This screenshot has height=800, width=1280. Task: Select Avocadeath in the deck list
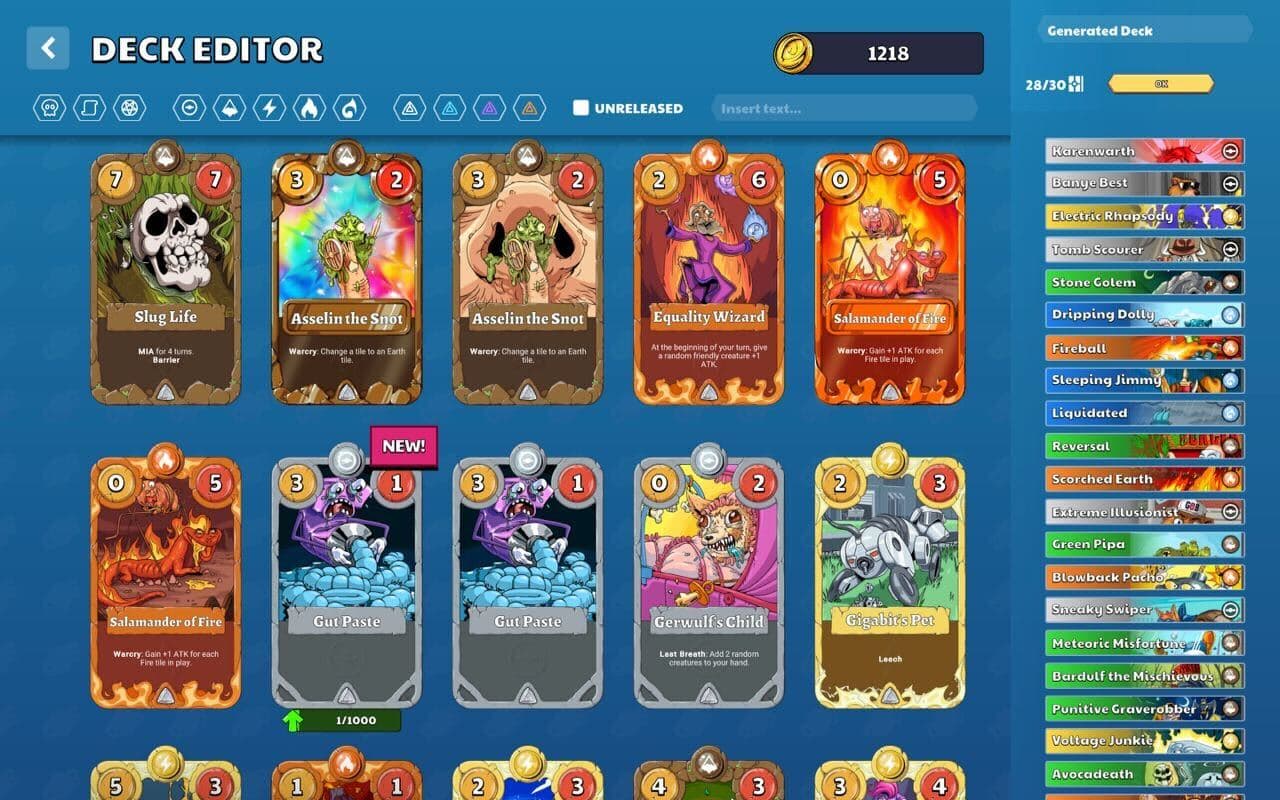click(1143, 774)
